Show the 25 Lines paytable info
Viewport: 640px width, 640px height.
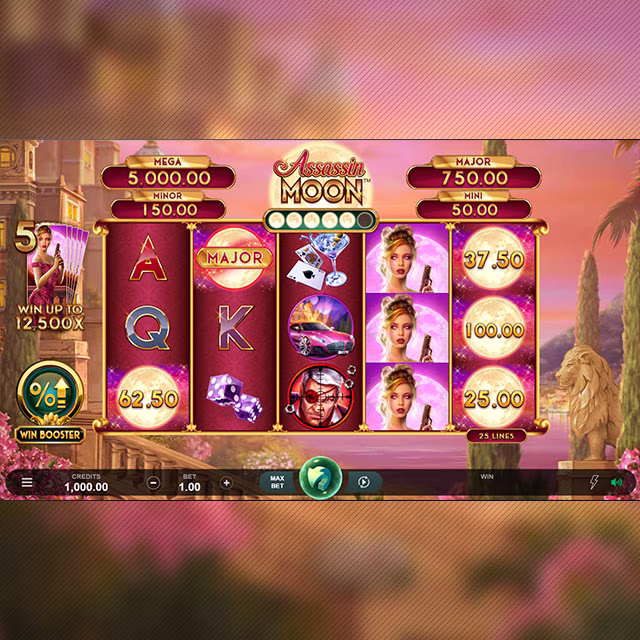tap(490, 437)
